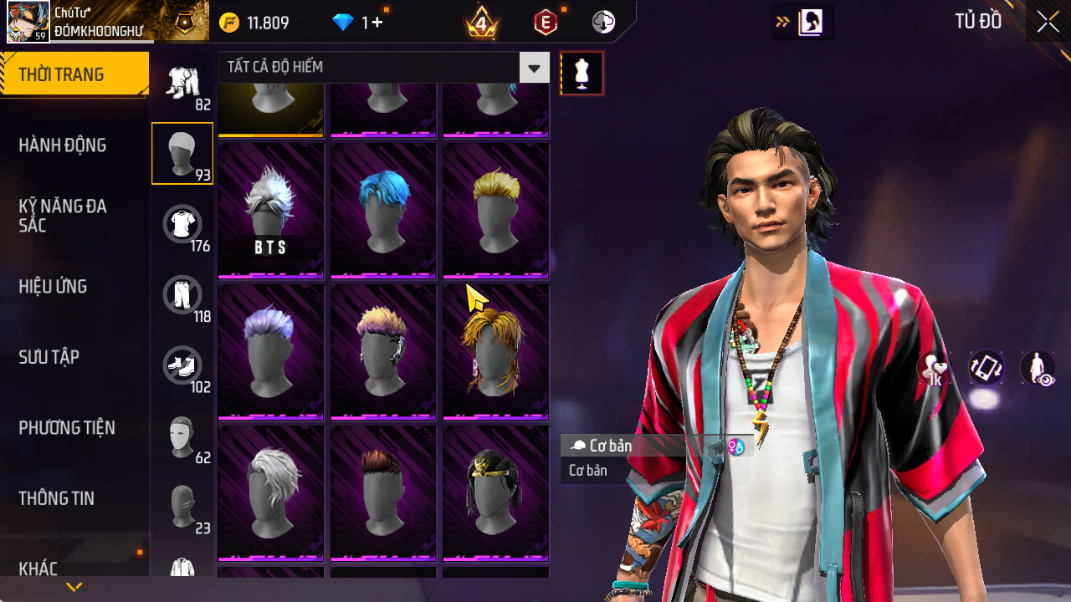
Task: Open the rarity filter dropdown
Action: pos(535,68)
